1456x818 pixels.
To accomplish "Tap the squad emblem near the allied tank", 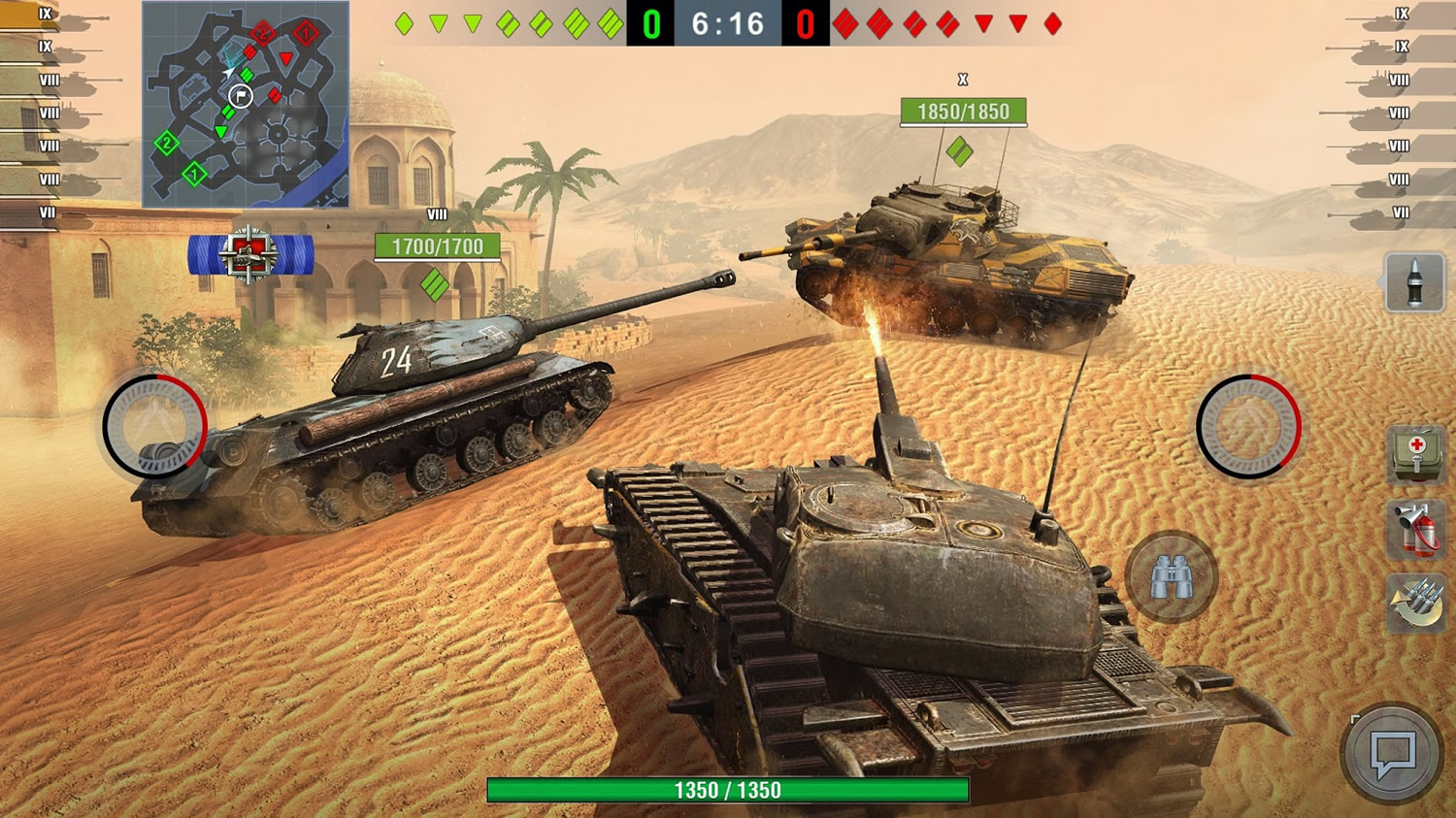I will coord(250,252).
